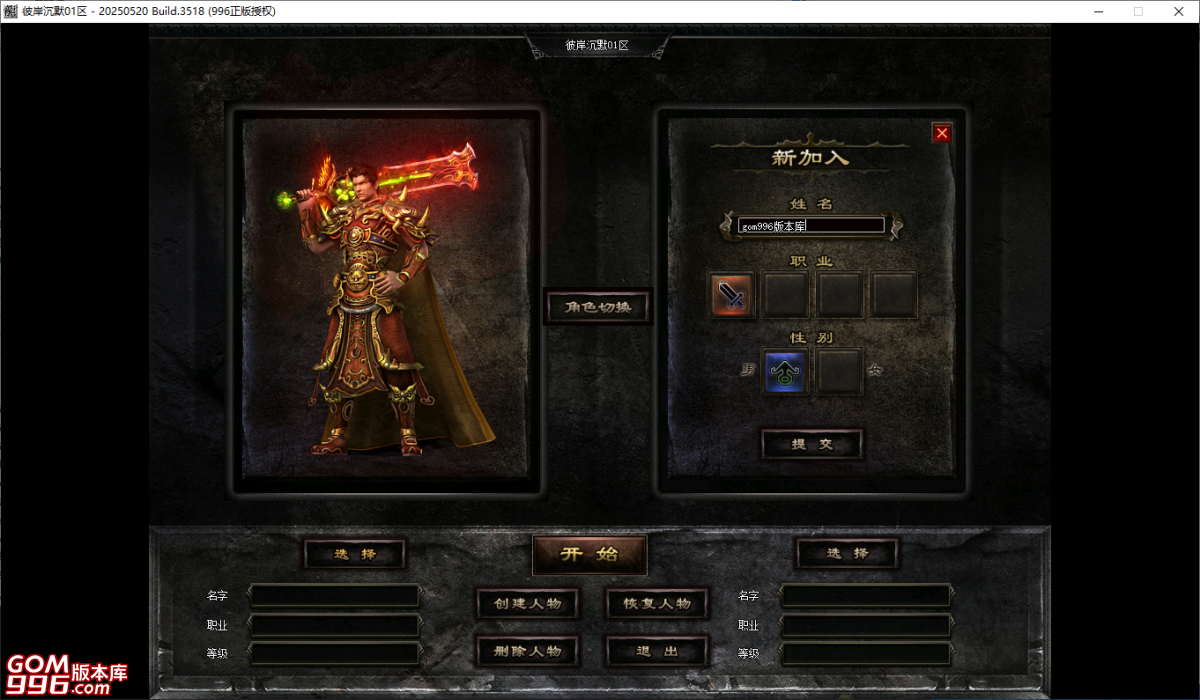Click the 角色切换 role switch button
This screenshot has width=1200, height=700.
pyautogui.click(x=597, y=307)
